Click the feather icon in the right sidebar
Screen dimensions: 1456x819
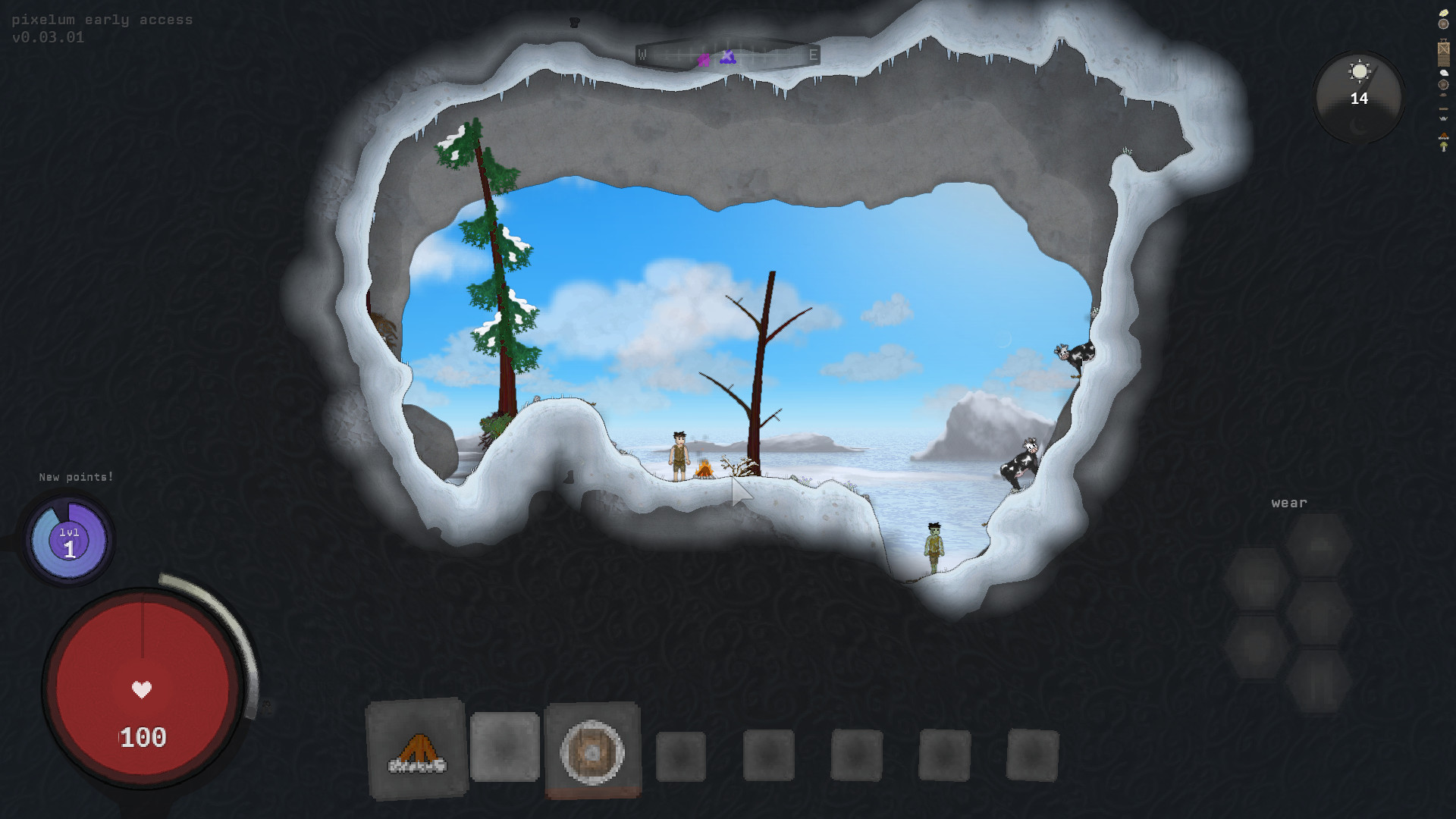[1442, 12]
